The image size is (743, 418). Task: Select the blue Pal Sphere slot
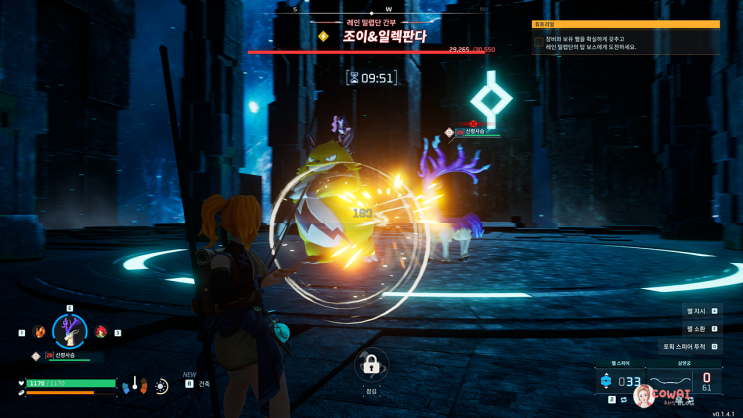(605, 381)
